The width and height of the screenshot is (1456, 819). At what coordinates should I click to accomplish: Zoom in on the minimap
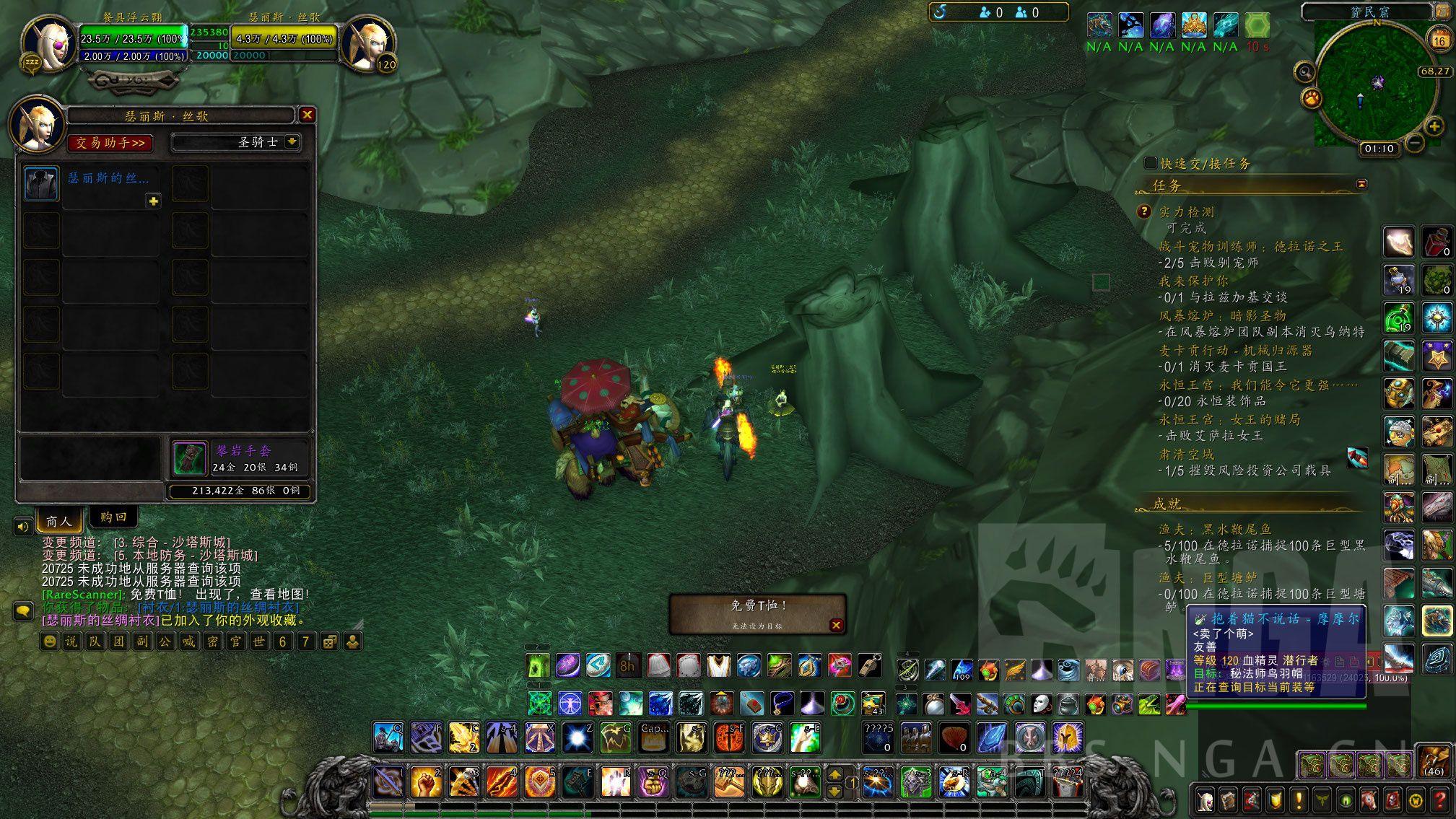pyautogui.click(x=1434, y=126)
